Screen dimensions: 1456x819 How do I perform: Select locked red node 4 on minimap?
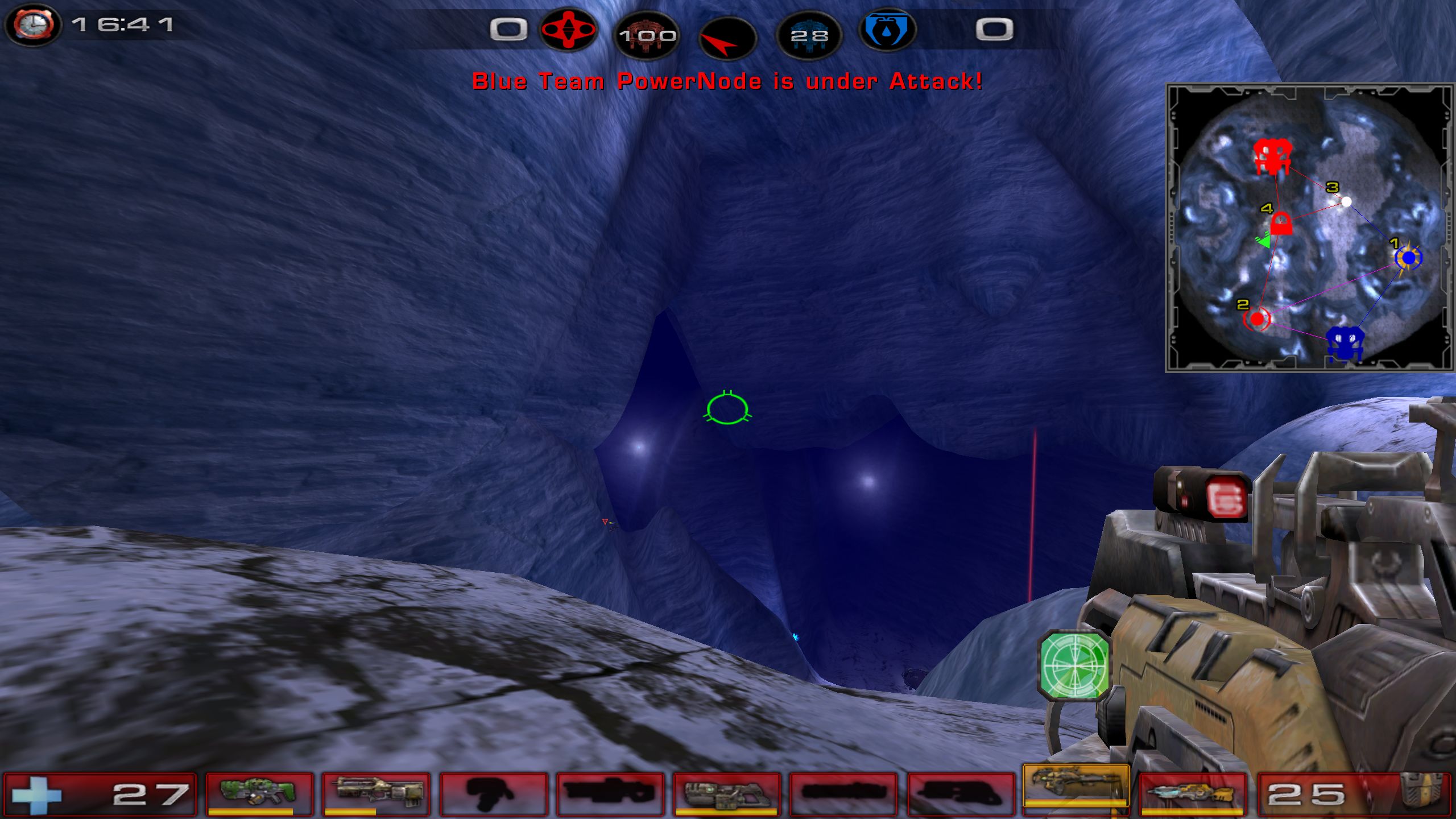point(1281,223)
